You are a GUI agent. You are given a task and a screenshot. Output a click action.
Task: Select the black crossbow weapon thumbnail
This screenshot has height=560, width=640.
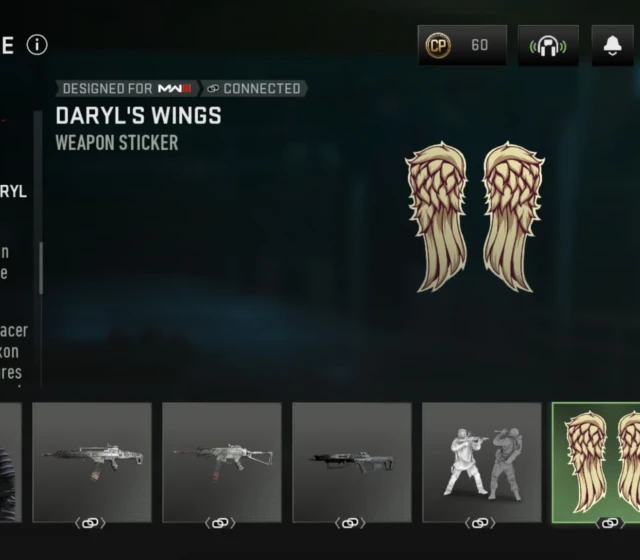point(351,462)
